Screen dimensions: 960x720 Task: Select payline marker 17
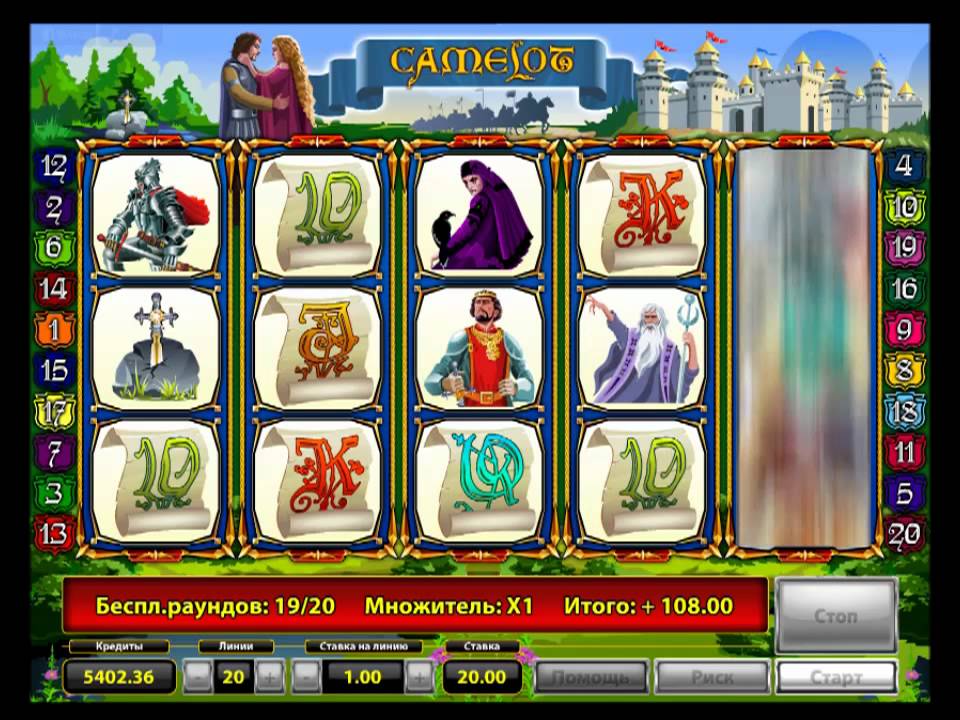[54, 411]
